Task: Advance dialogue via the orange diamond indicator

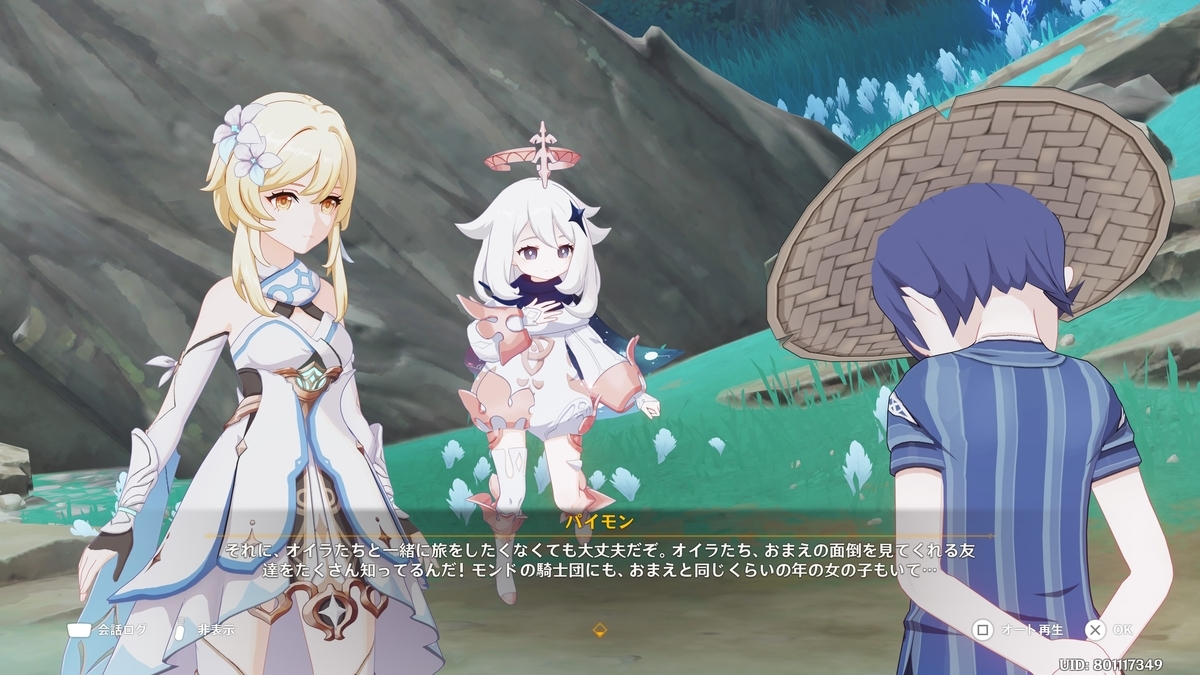Action: tap(599, 630)
